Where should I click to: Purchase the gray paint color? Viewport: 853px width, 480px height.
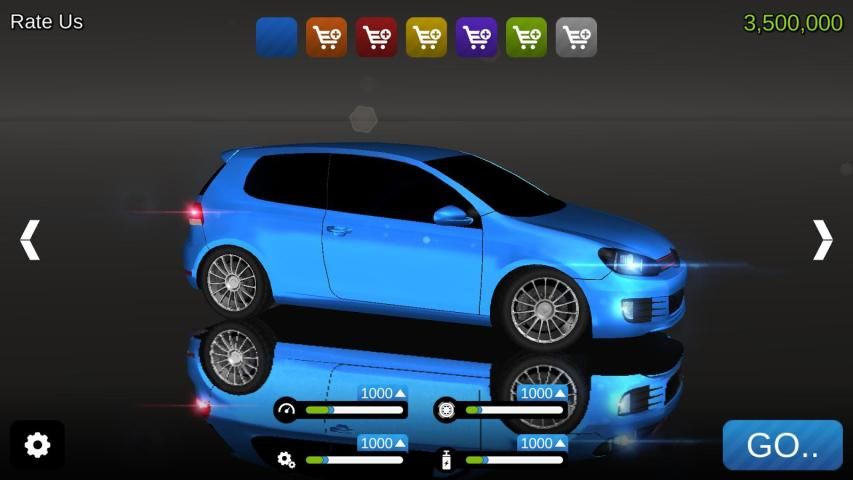click(576, 37)
